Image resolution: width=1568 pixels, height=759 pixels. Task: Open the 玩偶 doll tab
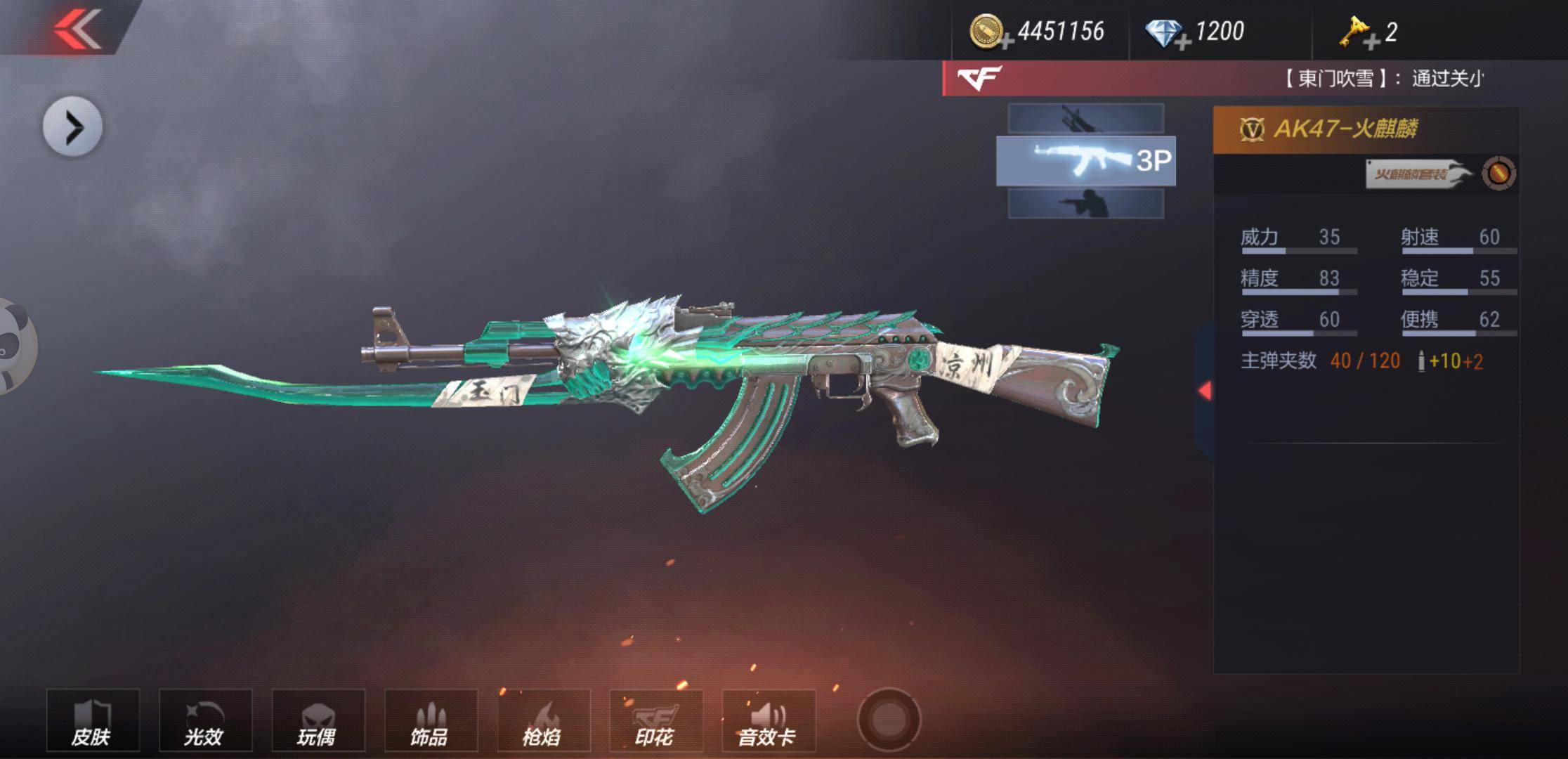click(318, 720)
